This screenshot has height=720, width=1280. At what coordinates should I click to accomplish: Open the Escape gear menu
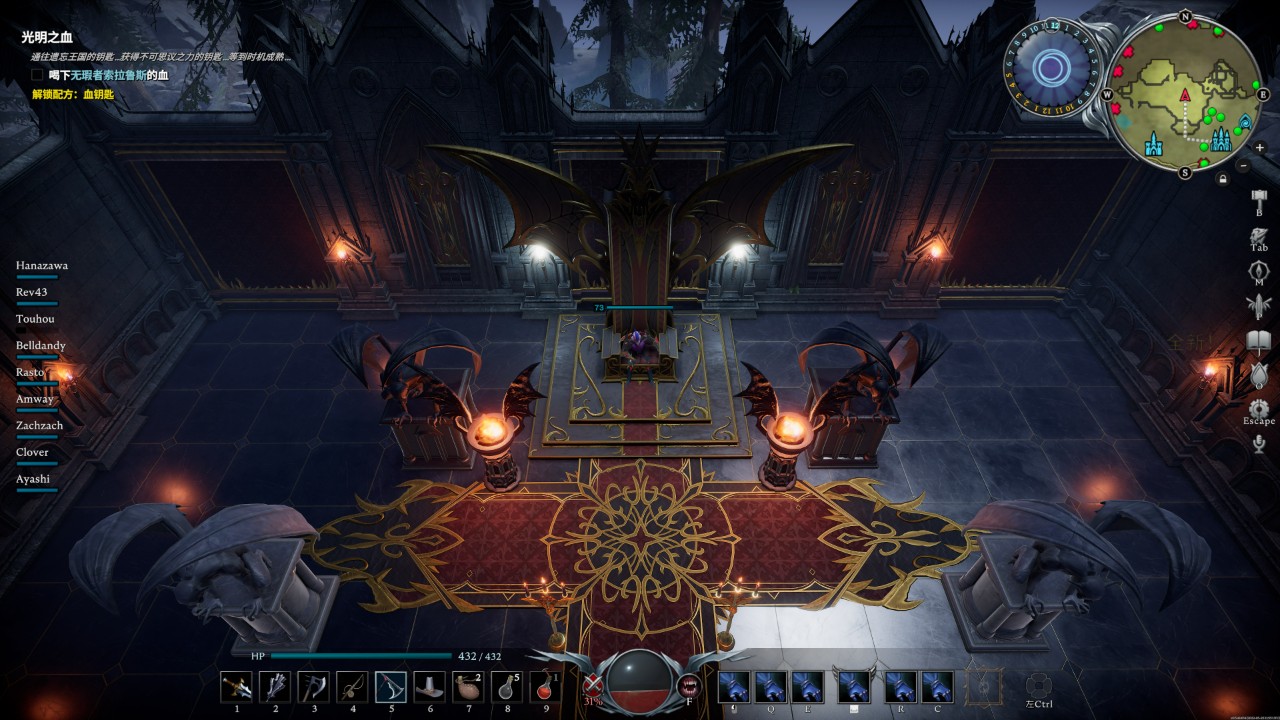[x=1259, y=408]
